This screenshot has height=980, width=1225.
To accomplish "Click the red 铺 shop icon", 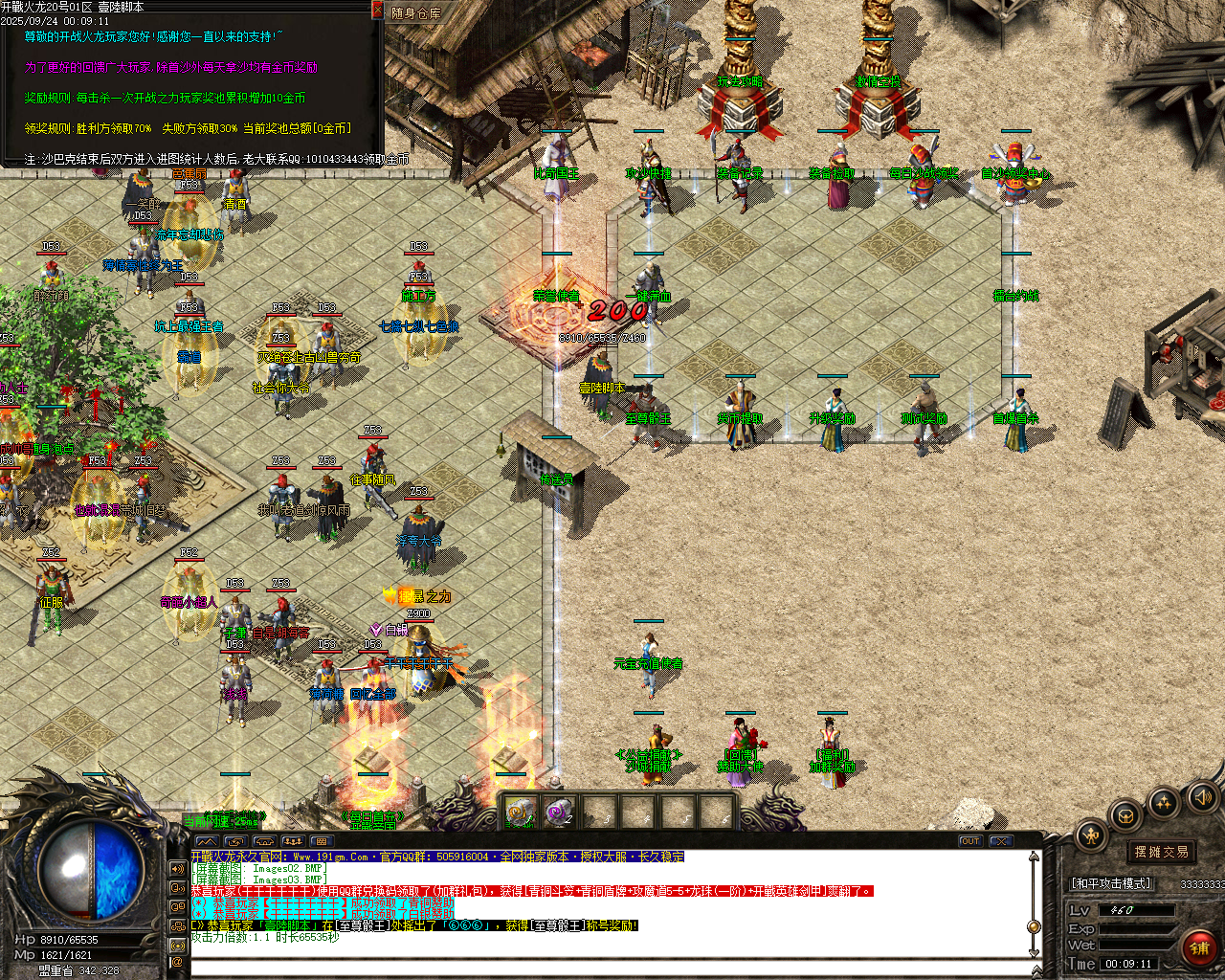I will [1199, 947].
